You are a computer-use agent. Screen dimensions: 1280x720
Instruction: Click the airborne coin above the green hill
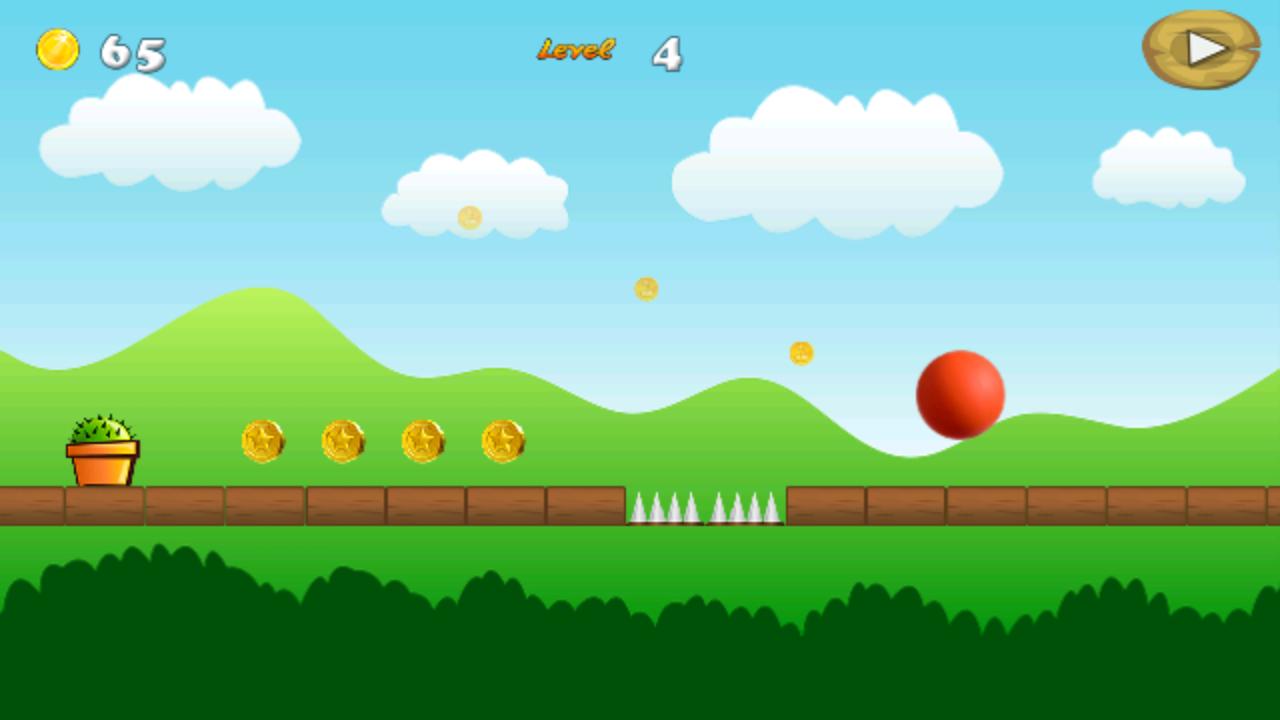click(800, 351)
